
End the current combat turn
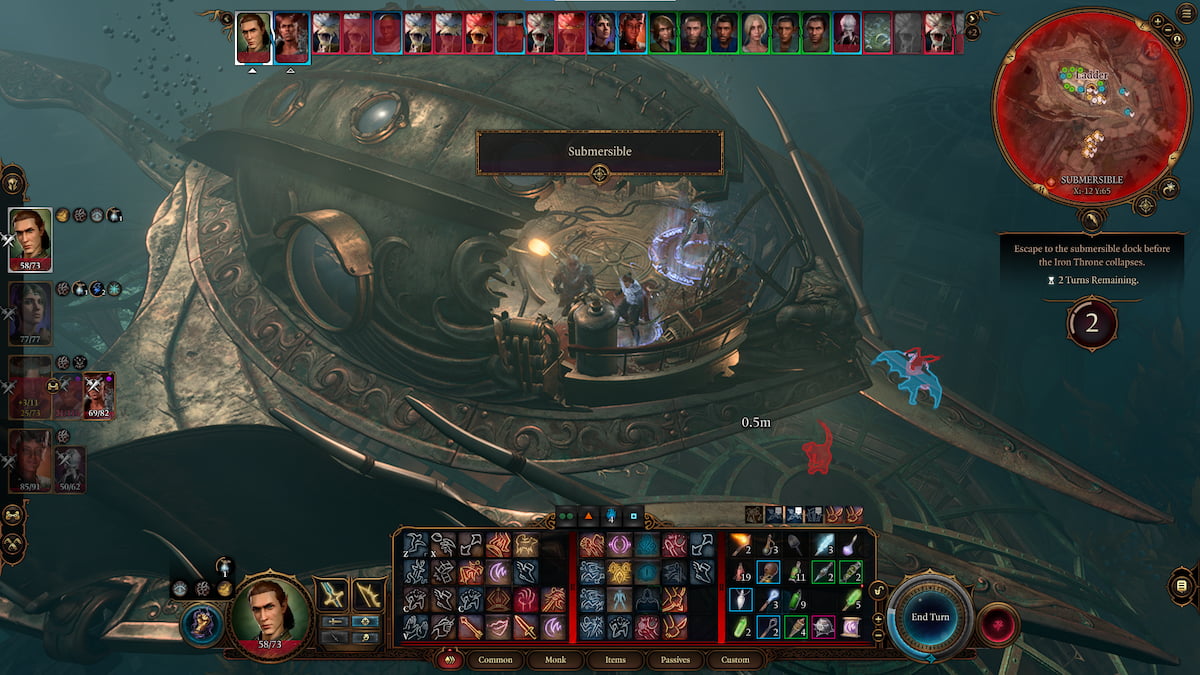click(930, 617)
